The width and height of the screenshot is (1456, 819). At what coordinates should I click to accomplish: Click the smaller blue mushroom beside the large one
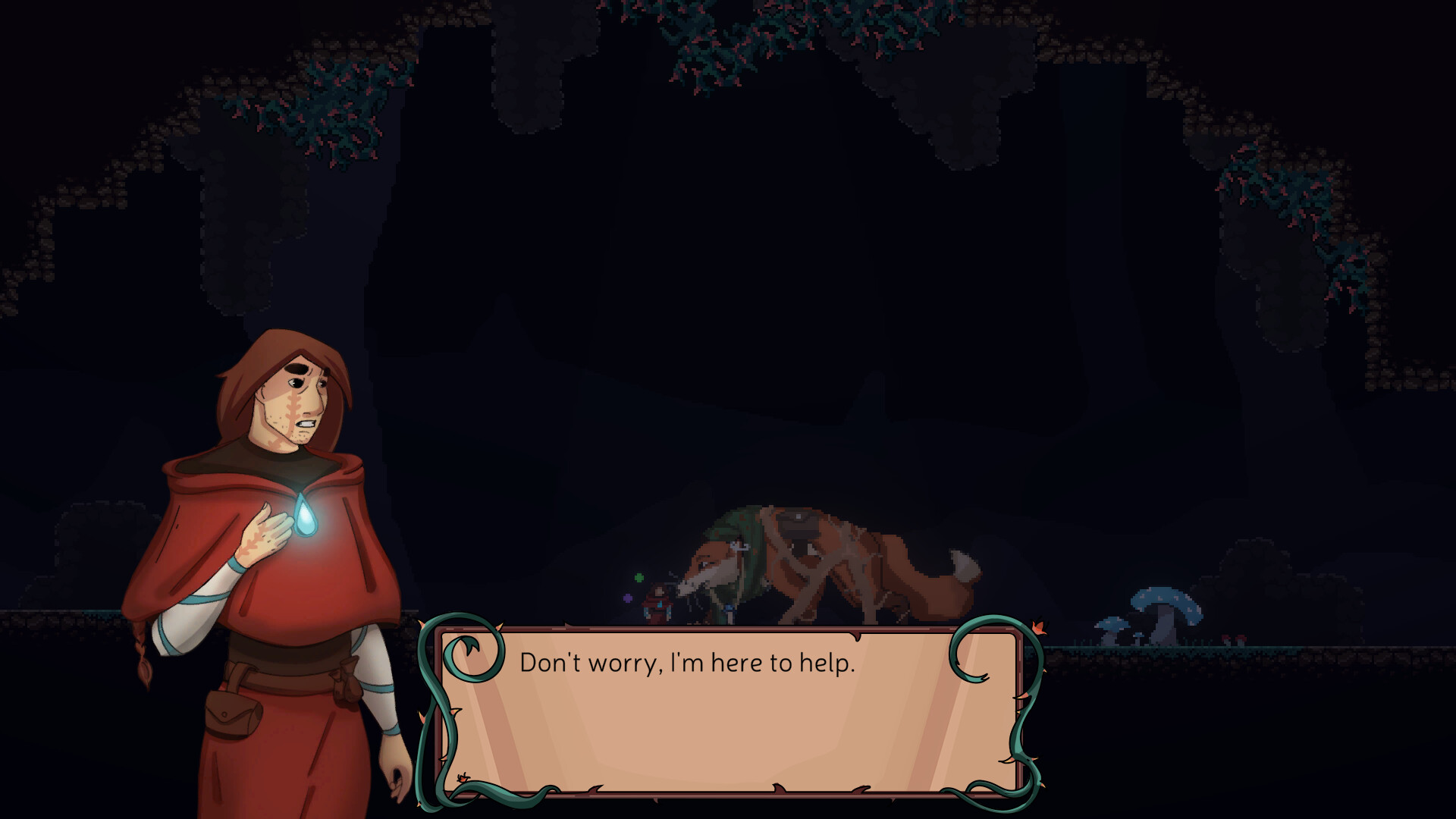(x=1112, y=625)
